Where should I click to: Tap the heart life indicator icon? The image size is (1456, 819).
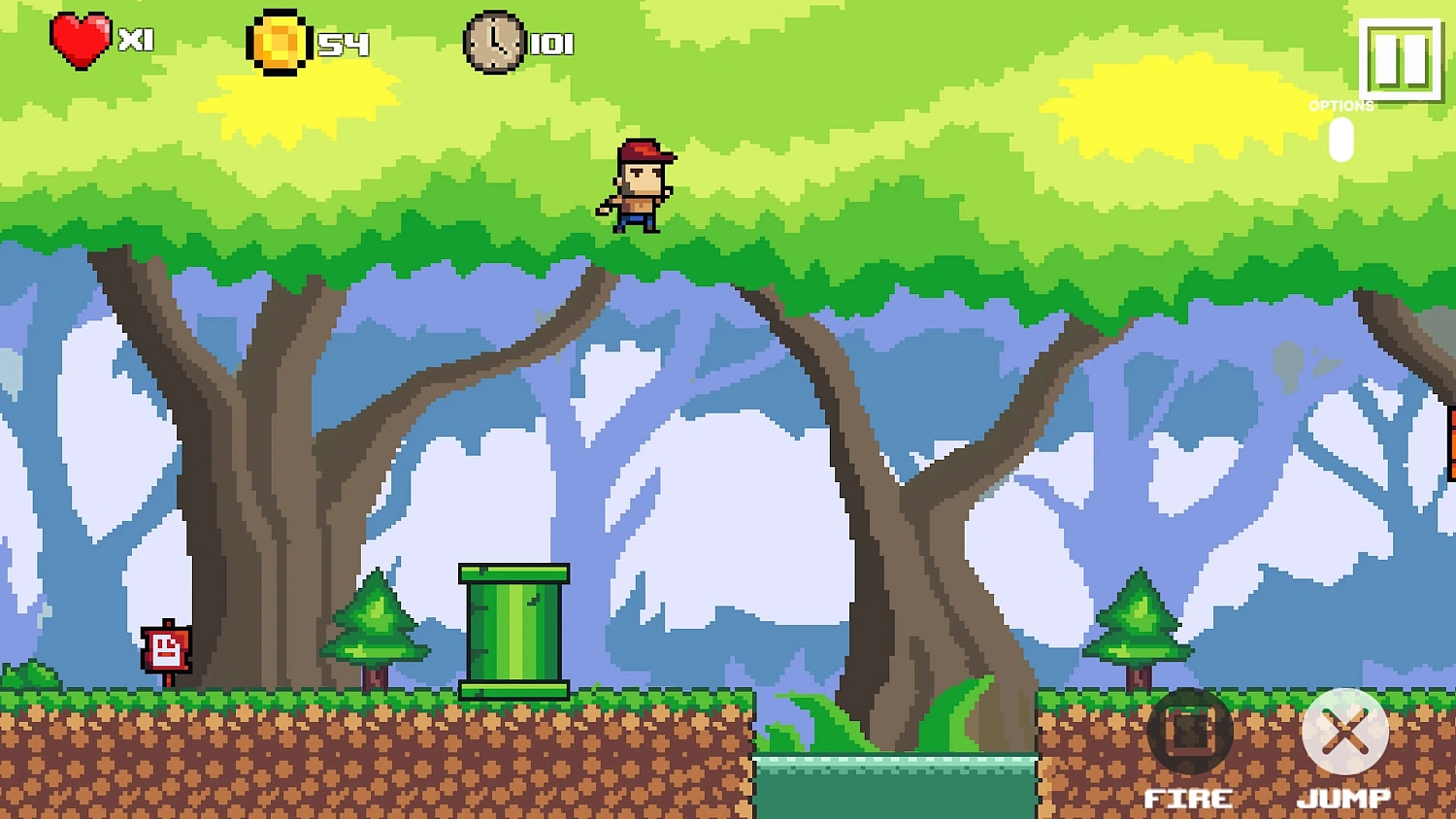(x=81, y=41)
